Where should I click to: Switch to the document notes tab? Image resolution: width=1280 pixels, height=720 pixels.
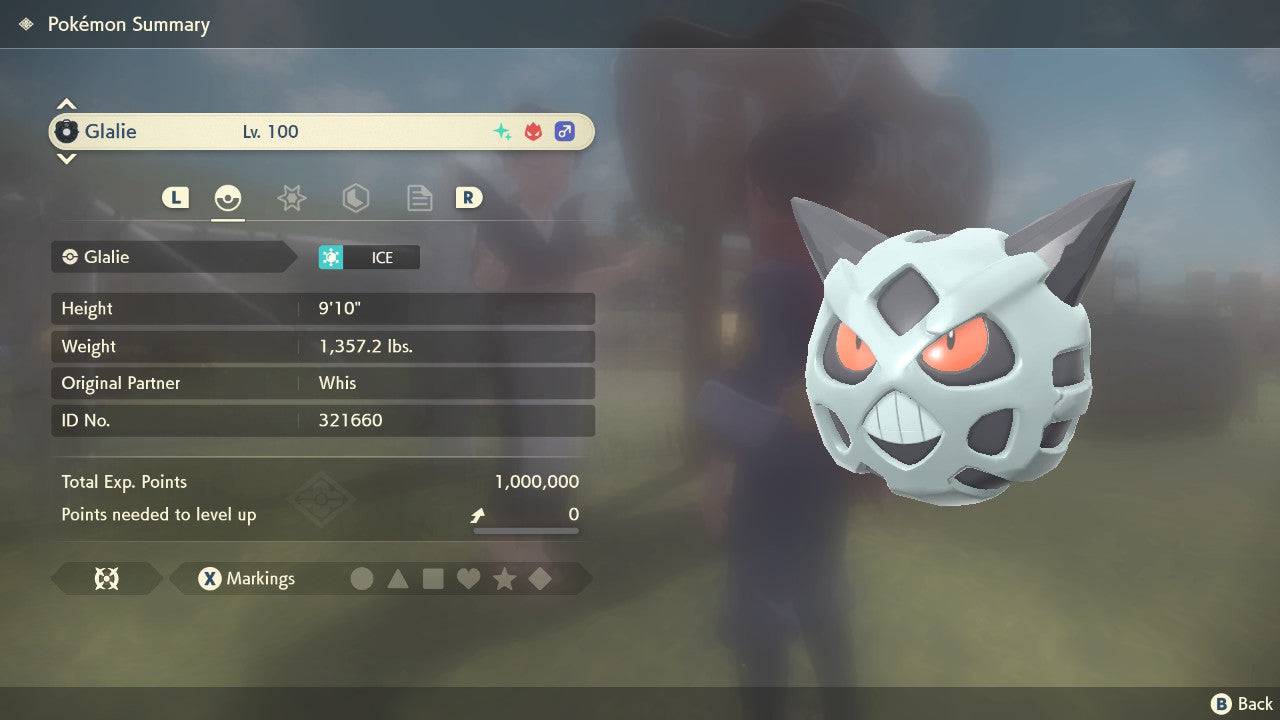pos(419,198)
